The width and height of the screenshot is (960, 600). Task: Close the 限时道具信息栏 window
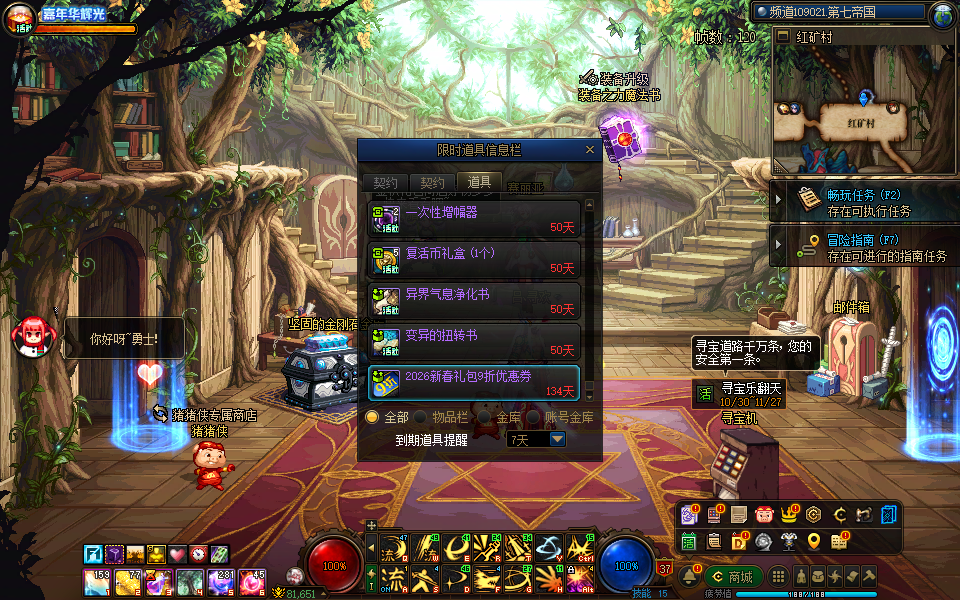tap(590, 150)
